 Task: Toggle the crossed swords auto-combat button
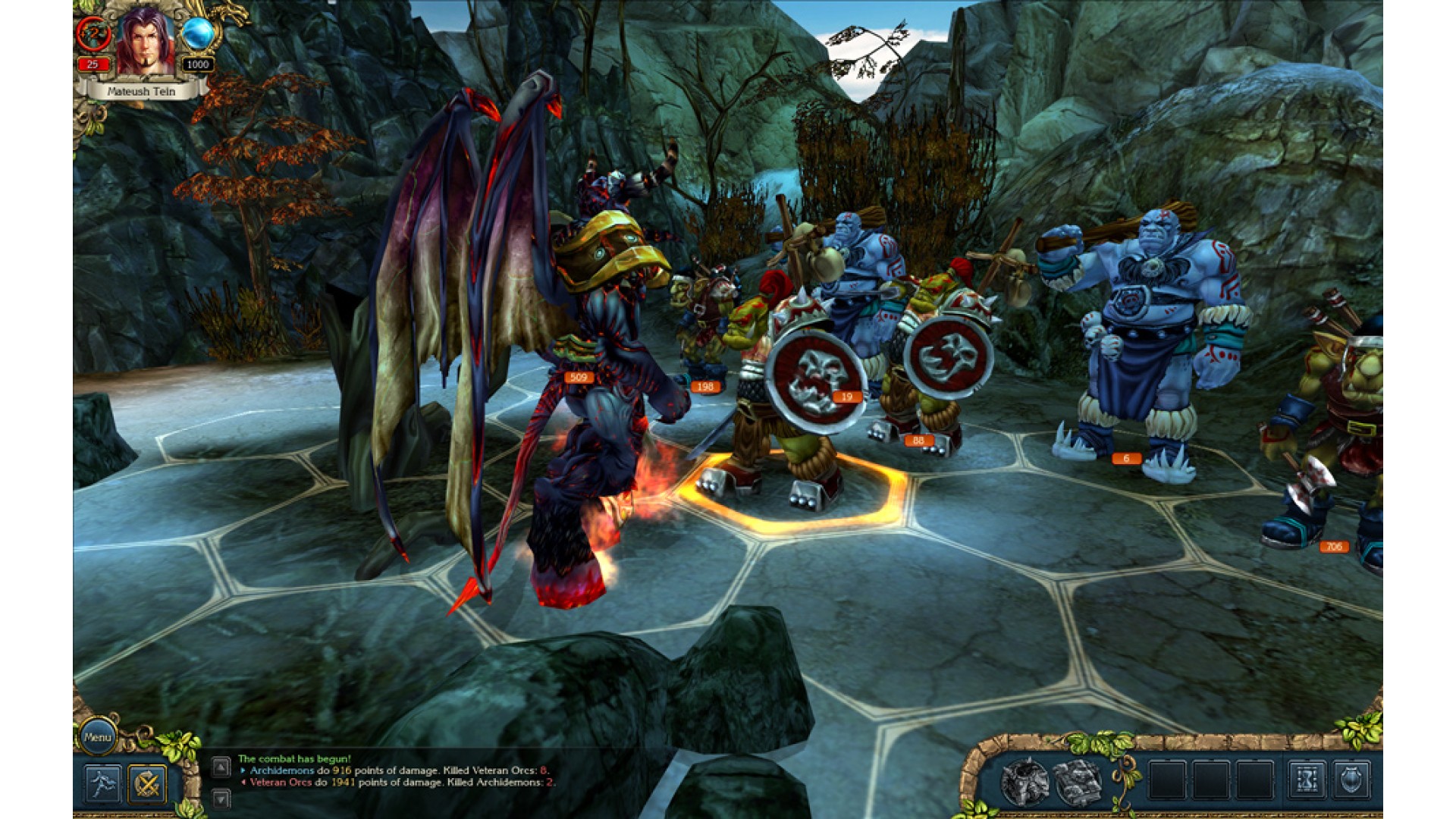tap(147, 783)
